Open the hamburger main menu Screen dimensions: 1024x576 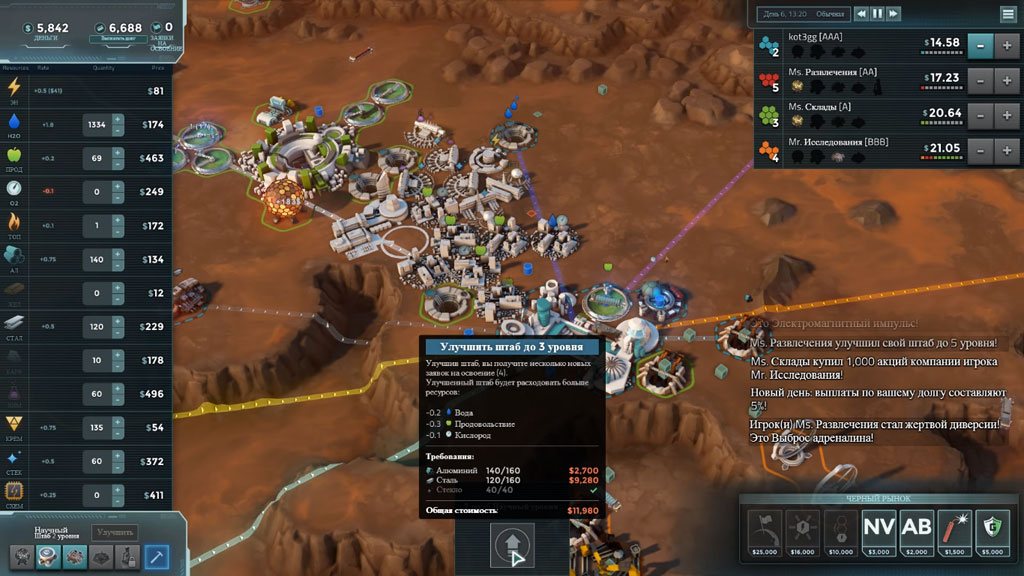1008,14
